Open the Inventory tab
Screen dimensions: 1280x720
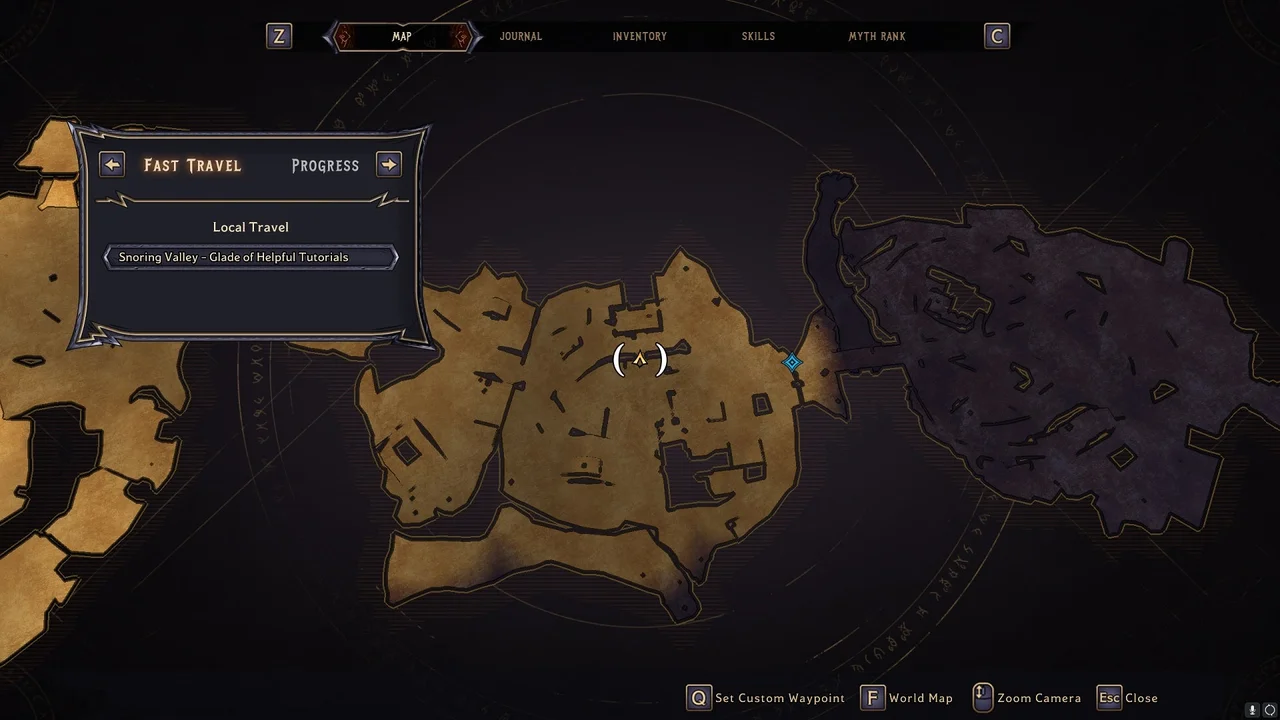639,37
